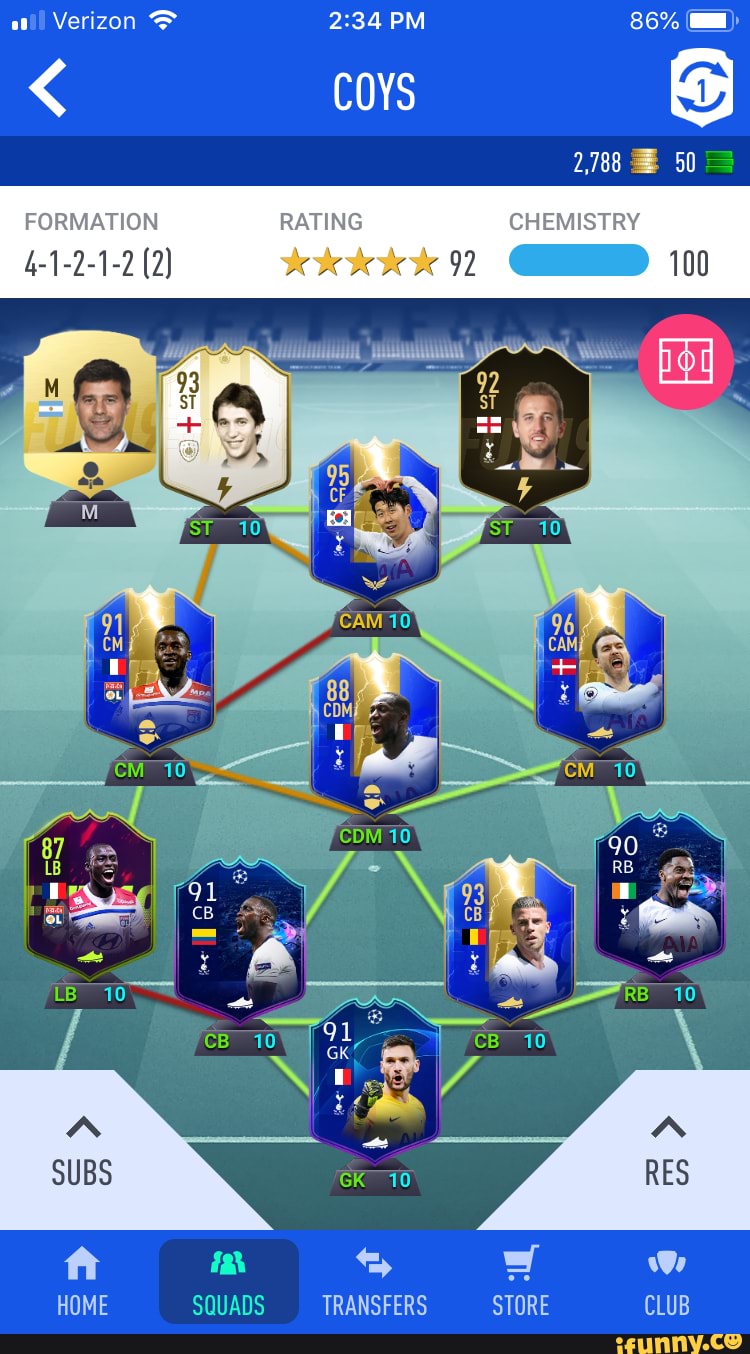Choose the 88-rated CDM card
The image size is (750, 1354).
point(374,735)
